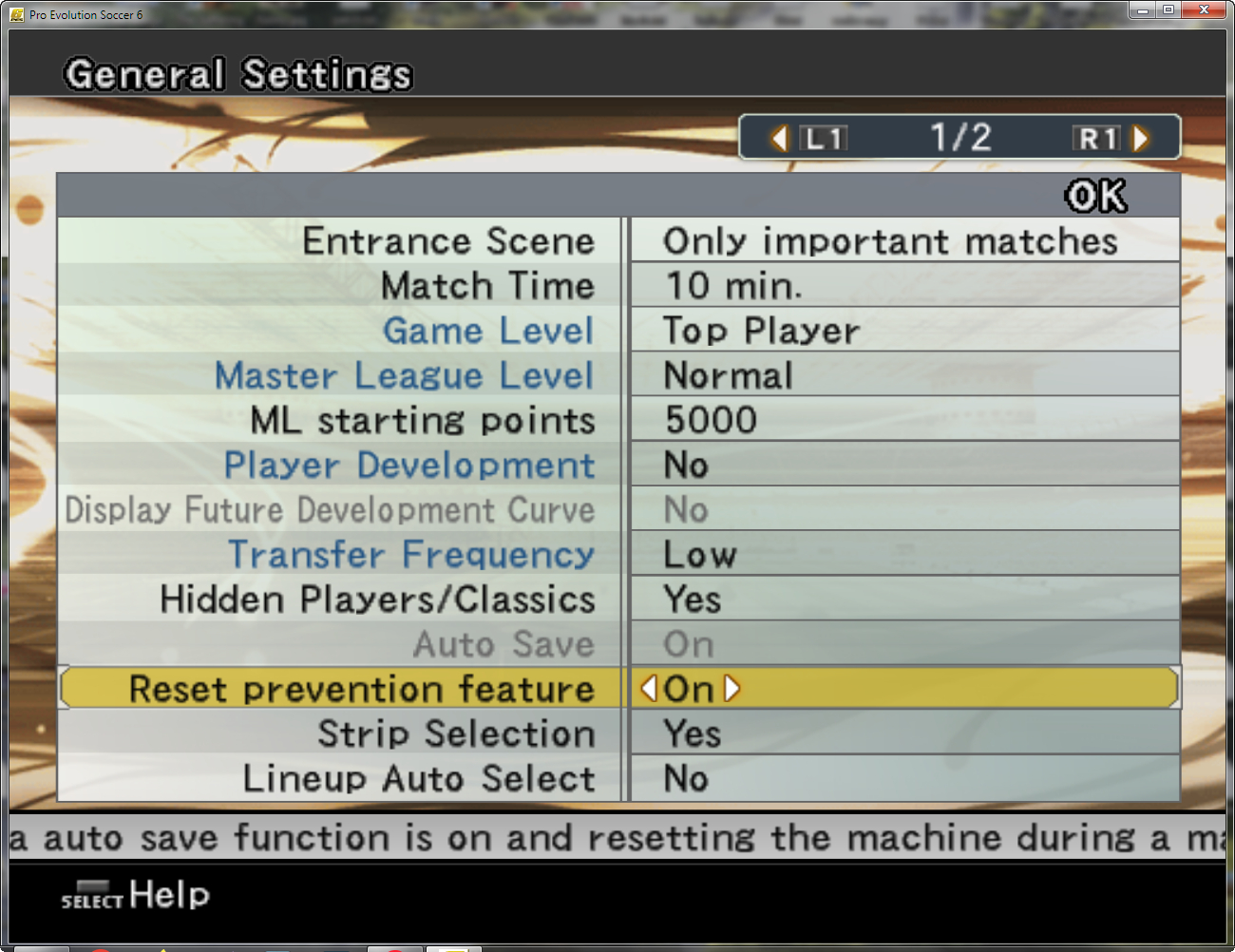Screen dimensions: 1235x952
Task: Click the R1 button badge
Action: [1096, 138]
